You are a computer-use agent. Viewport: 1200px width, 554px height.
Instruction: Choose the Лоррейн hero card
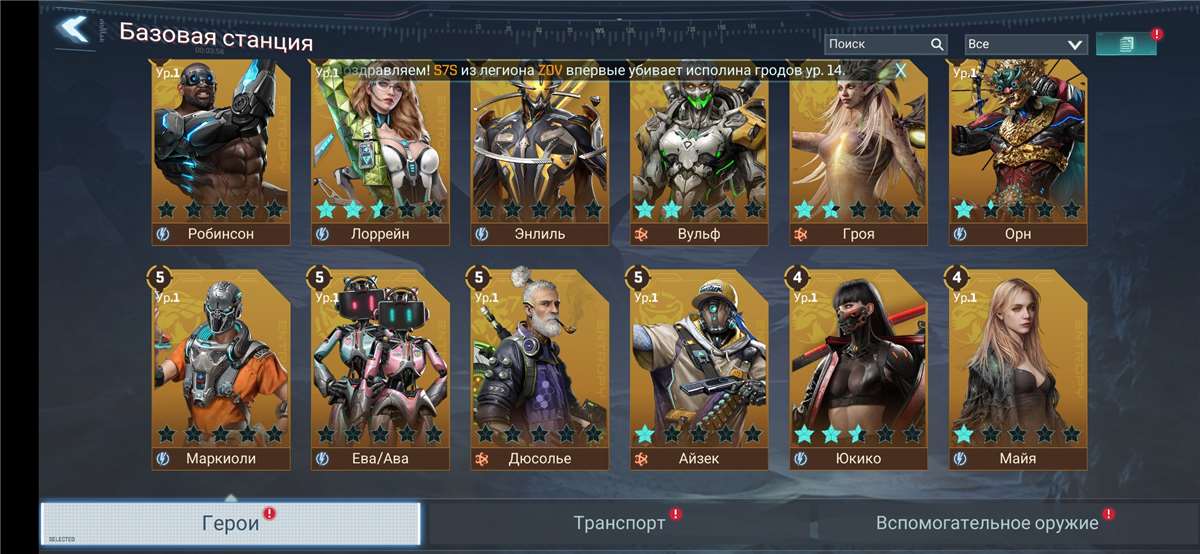point(380,150)
